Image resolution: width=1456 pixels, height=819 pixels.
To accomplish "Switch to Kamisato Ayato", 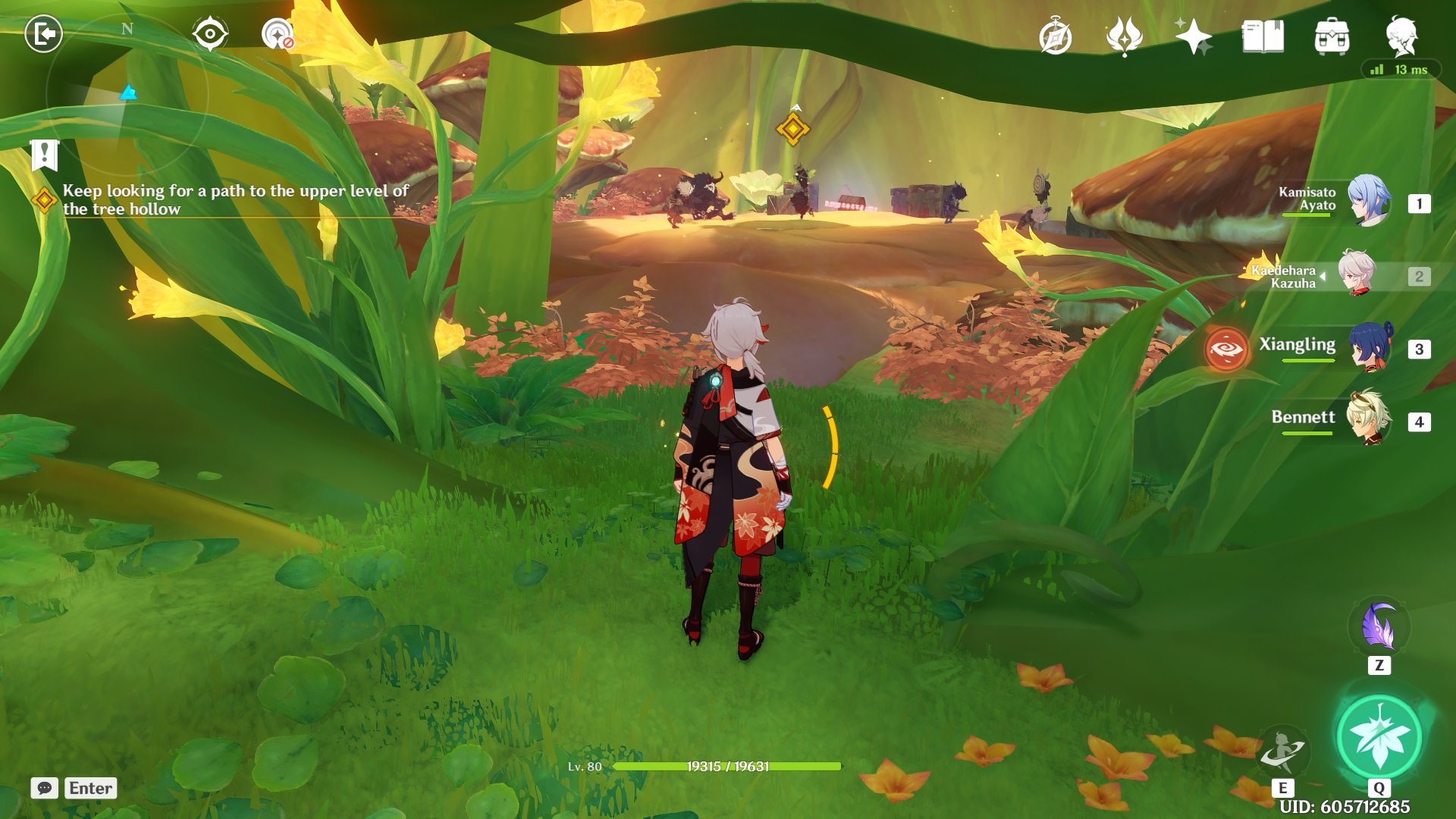I will tap(1369, 202).
